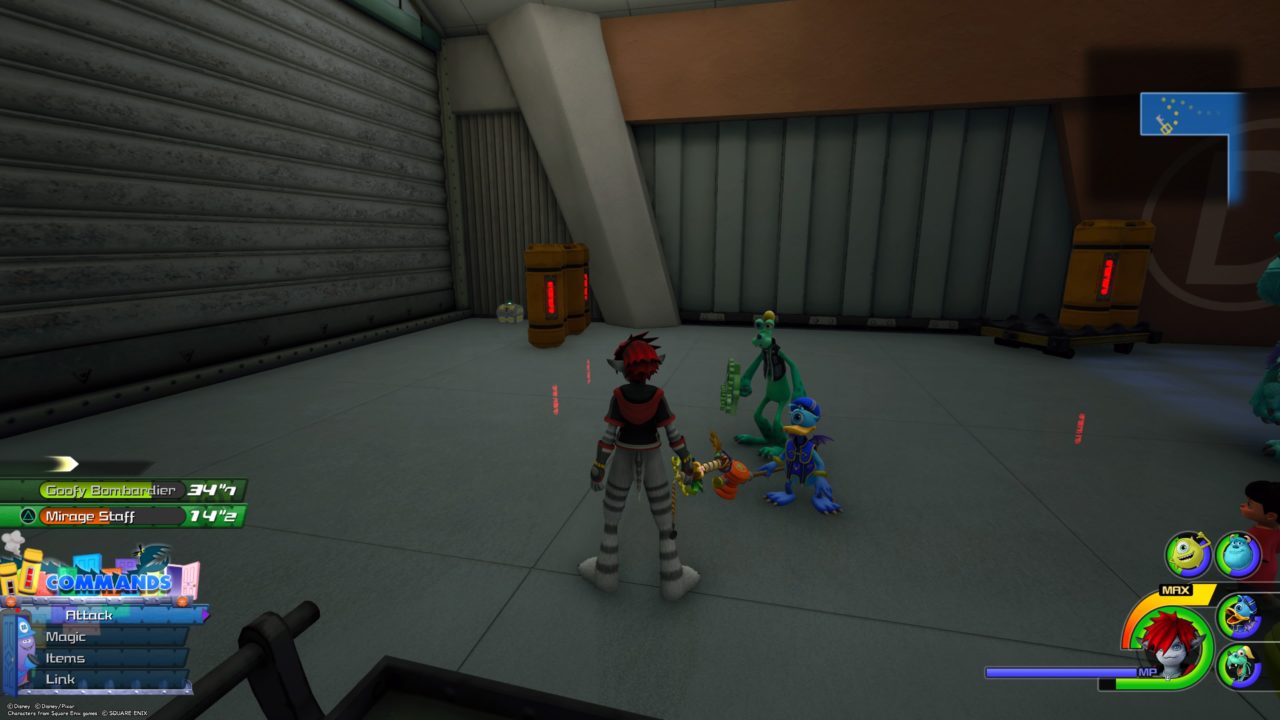The height and width of the screenshot is (720, 1280).
Task: Select the Attack command
Action: pos(88,615)
